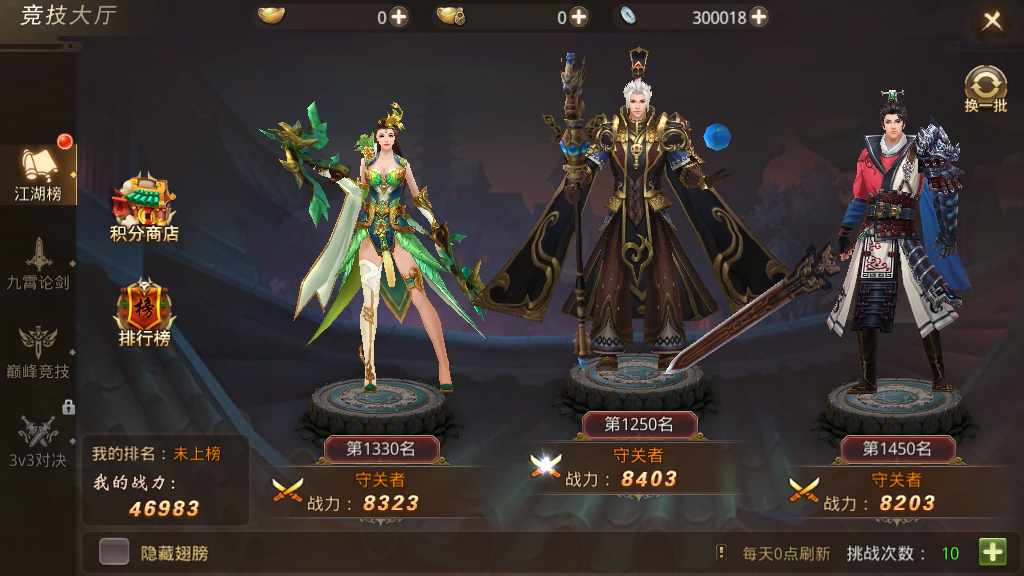This screenshot has height=576, width=1024.
Task: Refresh opponents with 换一批 button
Action: pos(985,88)
